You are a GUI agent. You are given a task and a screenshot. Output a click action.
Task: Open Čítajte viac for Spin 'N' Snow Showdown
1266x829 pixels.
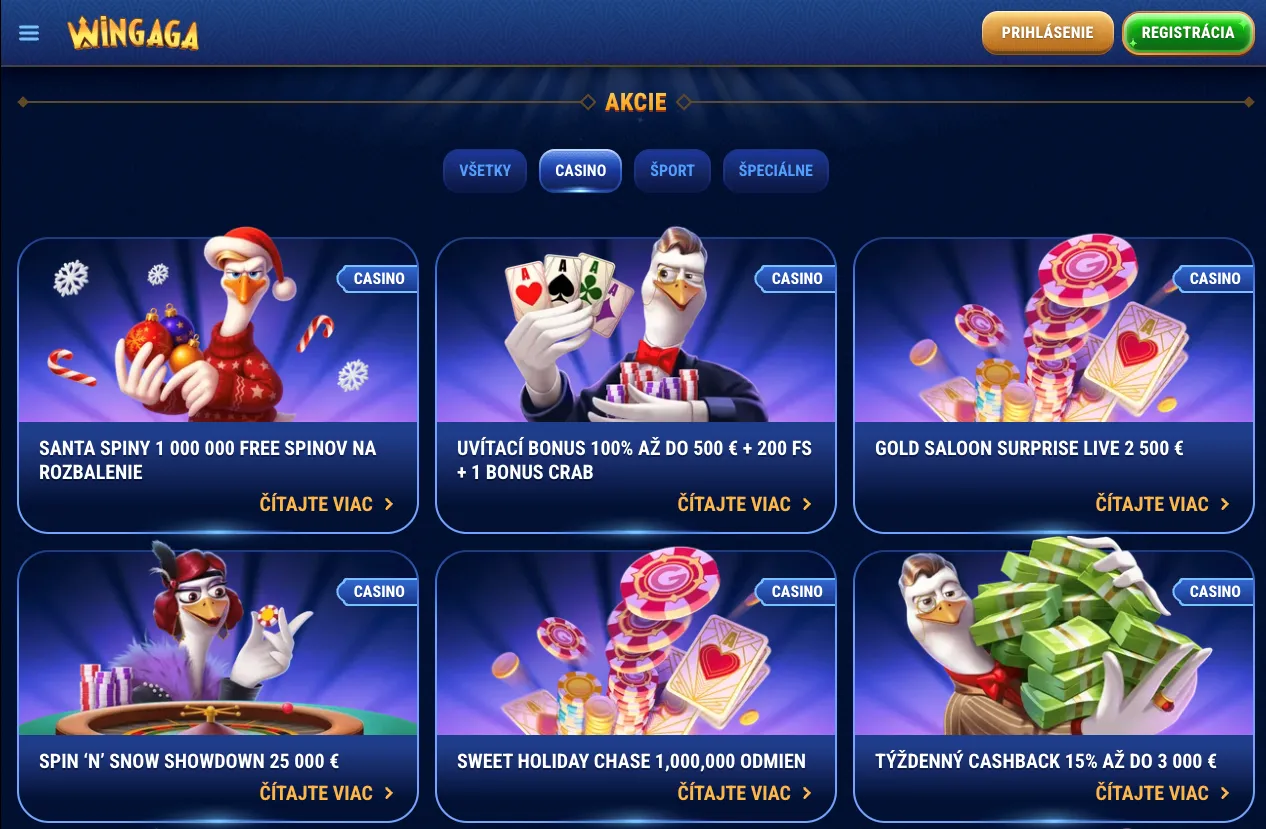click(326, 793)
